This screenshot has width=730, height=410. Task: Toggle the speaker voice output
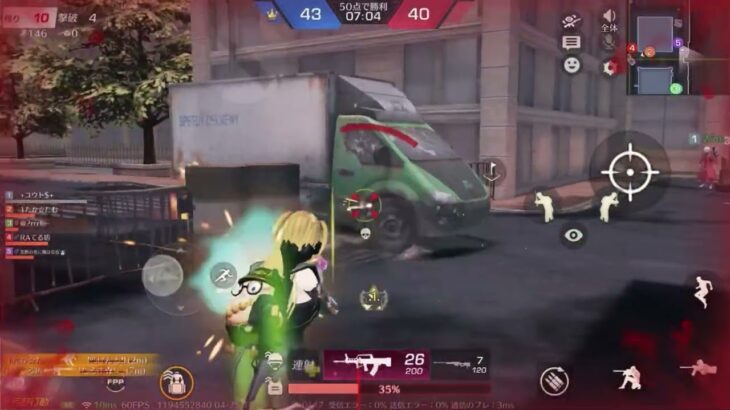click(608, 17)
